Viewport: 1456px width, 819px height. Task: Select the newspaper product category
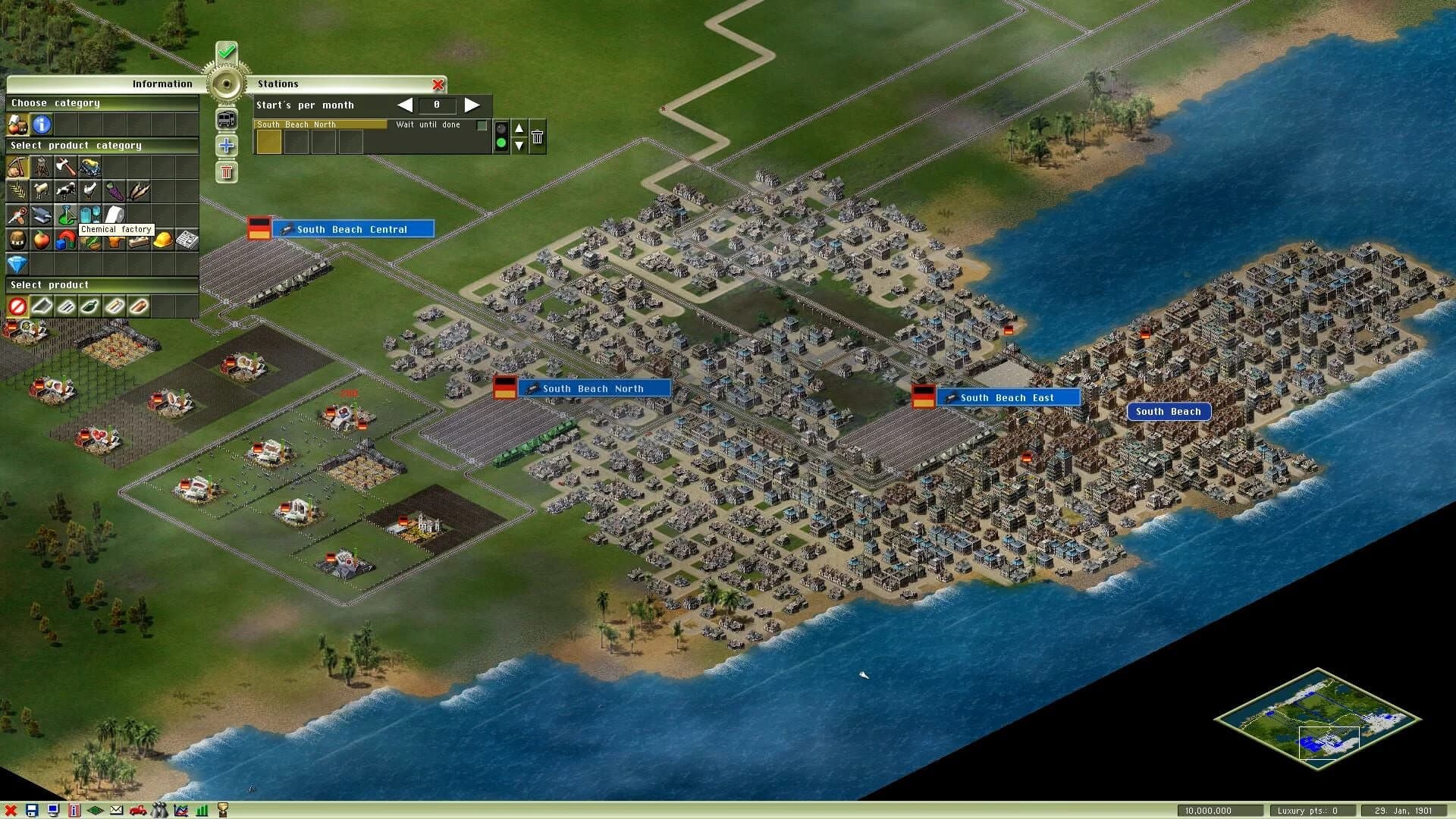(x=188, y=240)
